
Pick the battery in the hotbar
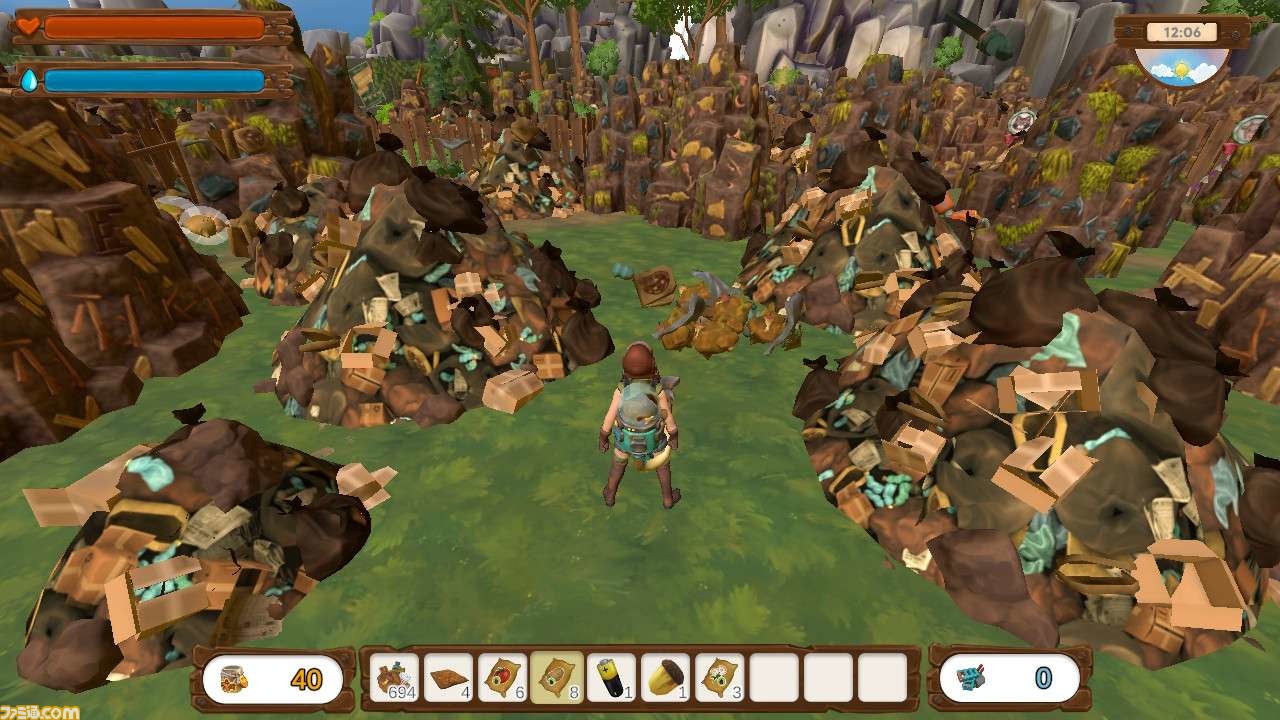click(611, 678)
